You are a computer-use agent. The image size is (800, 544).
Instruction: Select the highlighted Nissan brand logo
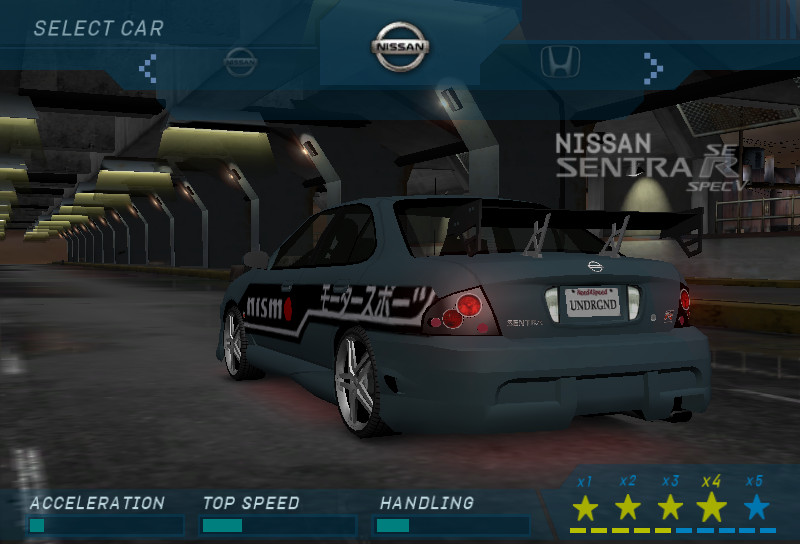click(401, 47)
